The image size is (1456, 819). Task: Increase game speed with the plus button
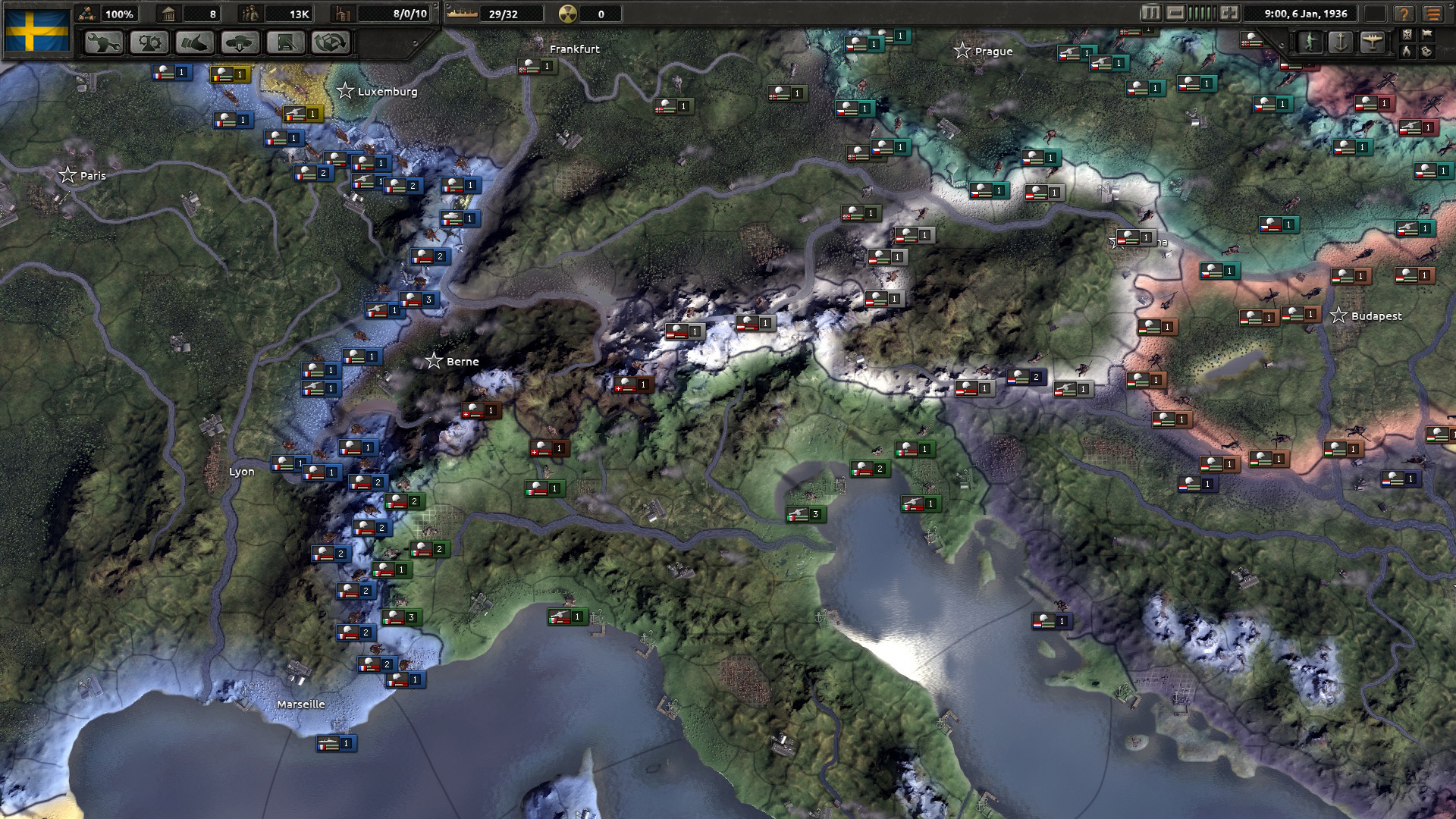(1229, 13)
